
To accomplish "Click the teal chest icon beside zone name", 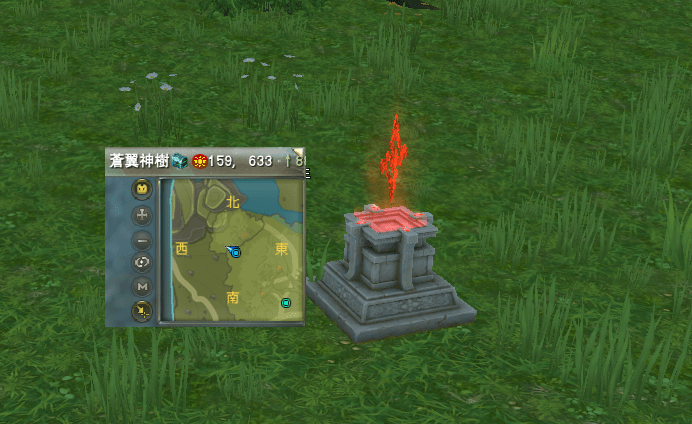I will click(178, 160).
